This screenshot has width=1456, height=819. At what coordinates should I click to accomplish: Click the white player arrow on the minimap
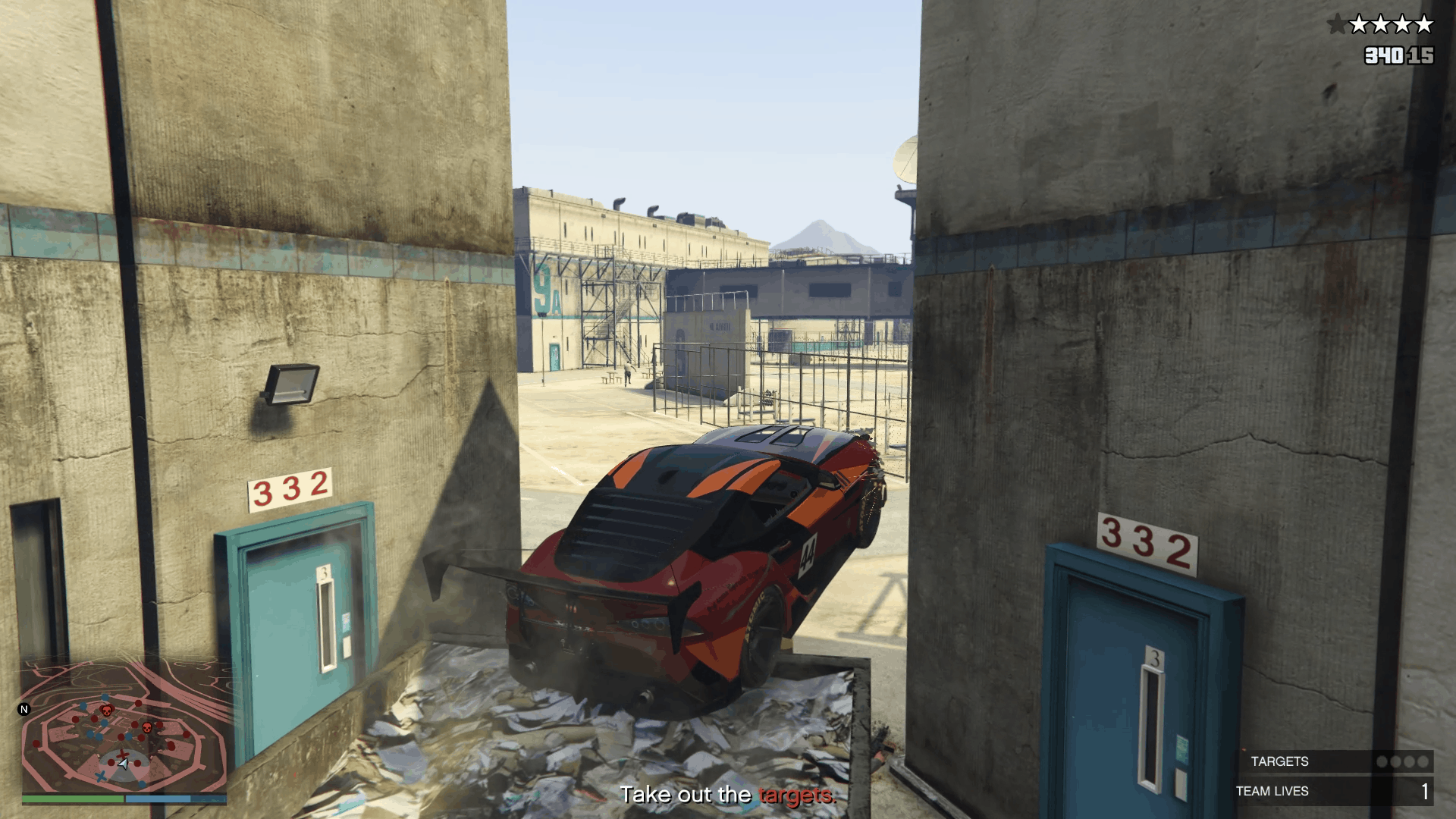[123, 764]
